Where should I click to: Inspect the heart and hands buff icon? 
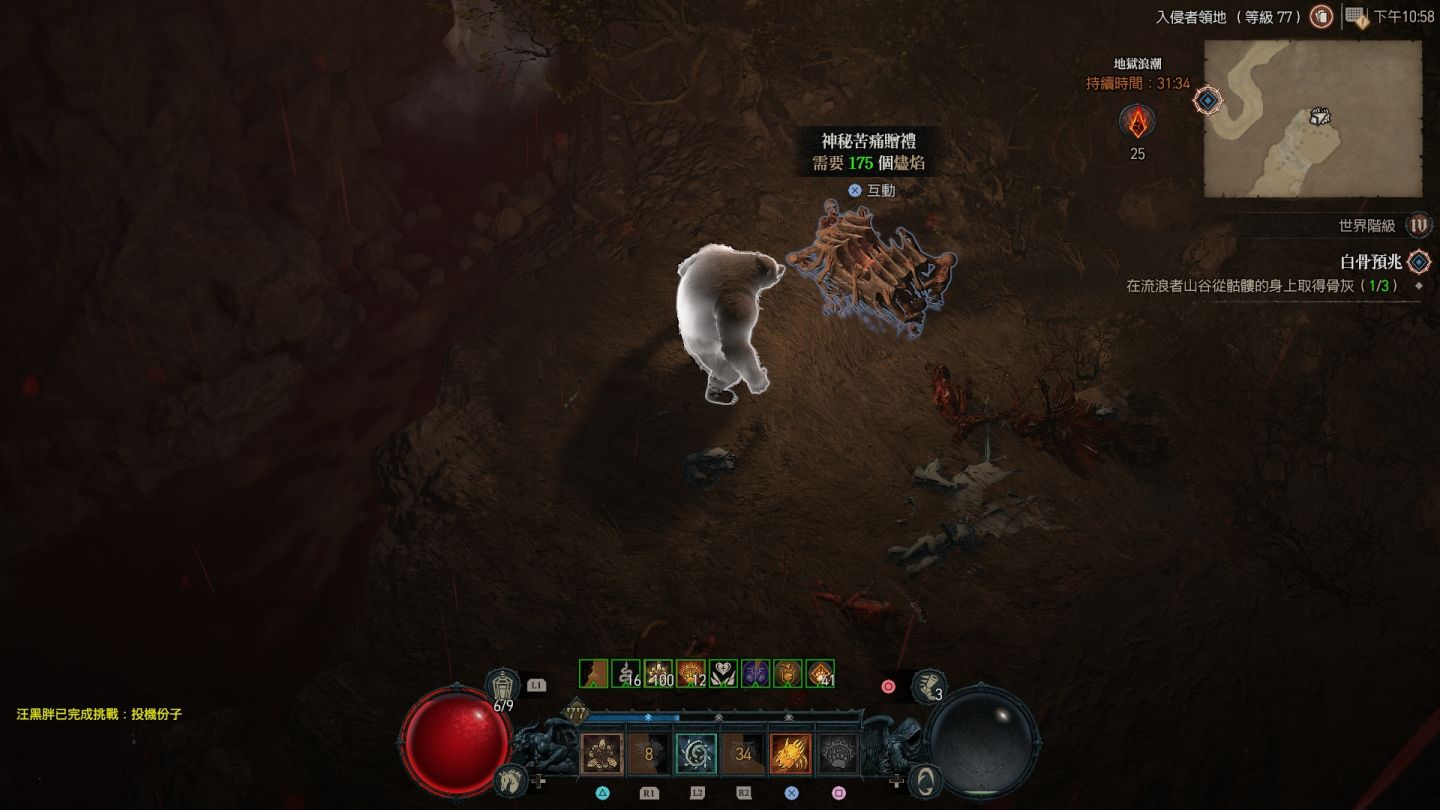coord(723,674)
